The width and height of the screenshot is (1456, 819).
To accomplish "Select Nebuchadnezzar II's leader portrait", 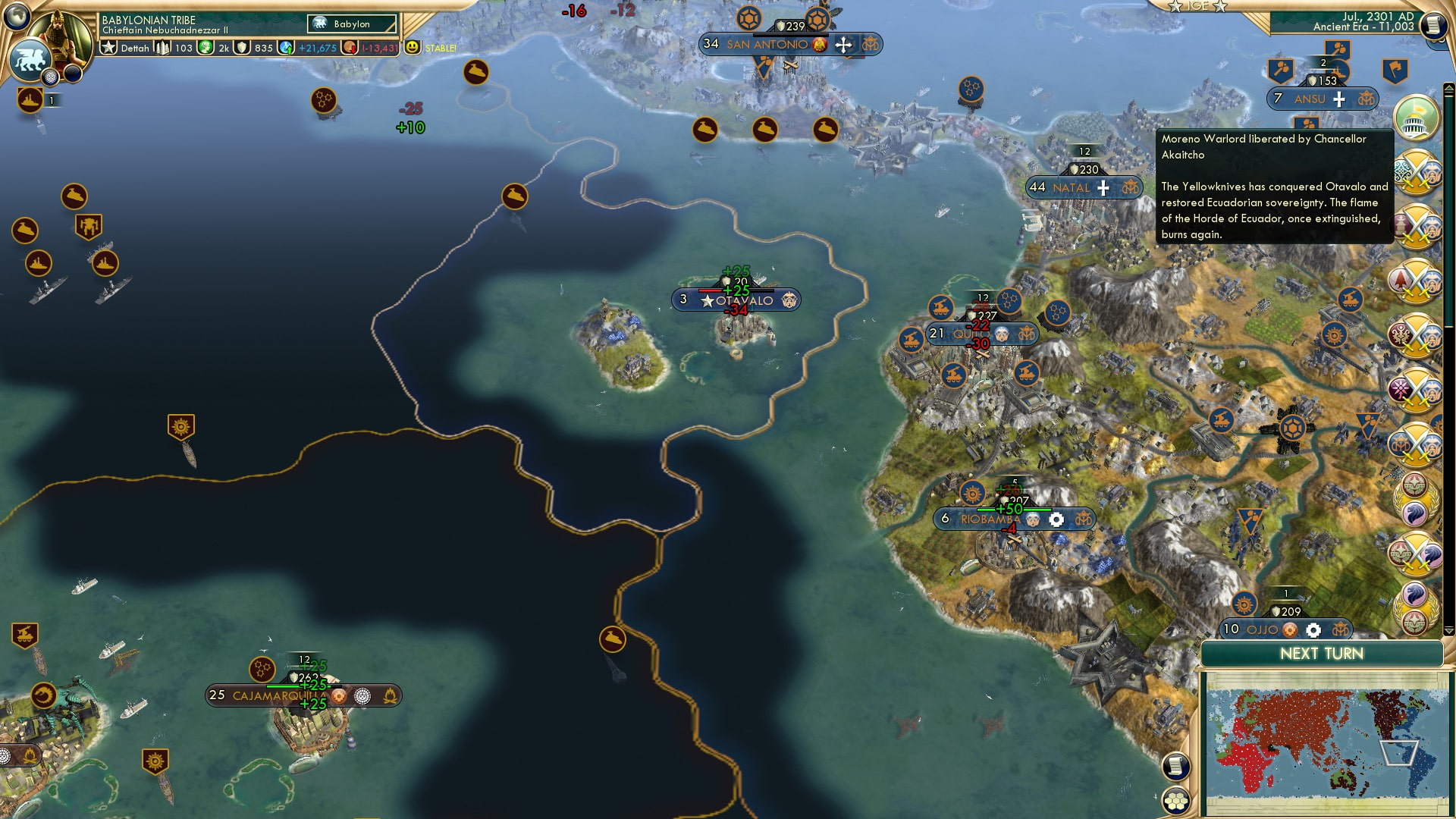I will point(59,35).
